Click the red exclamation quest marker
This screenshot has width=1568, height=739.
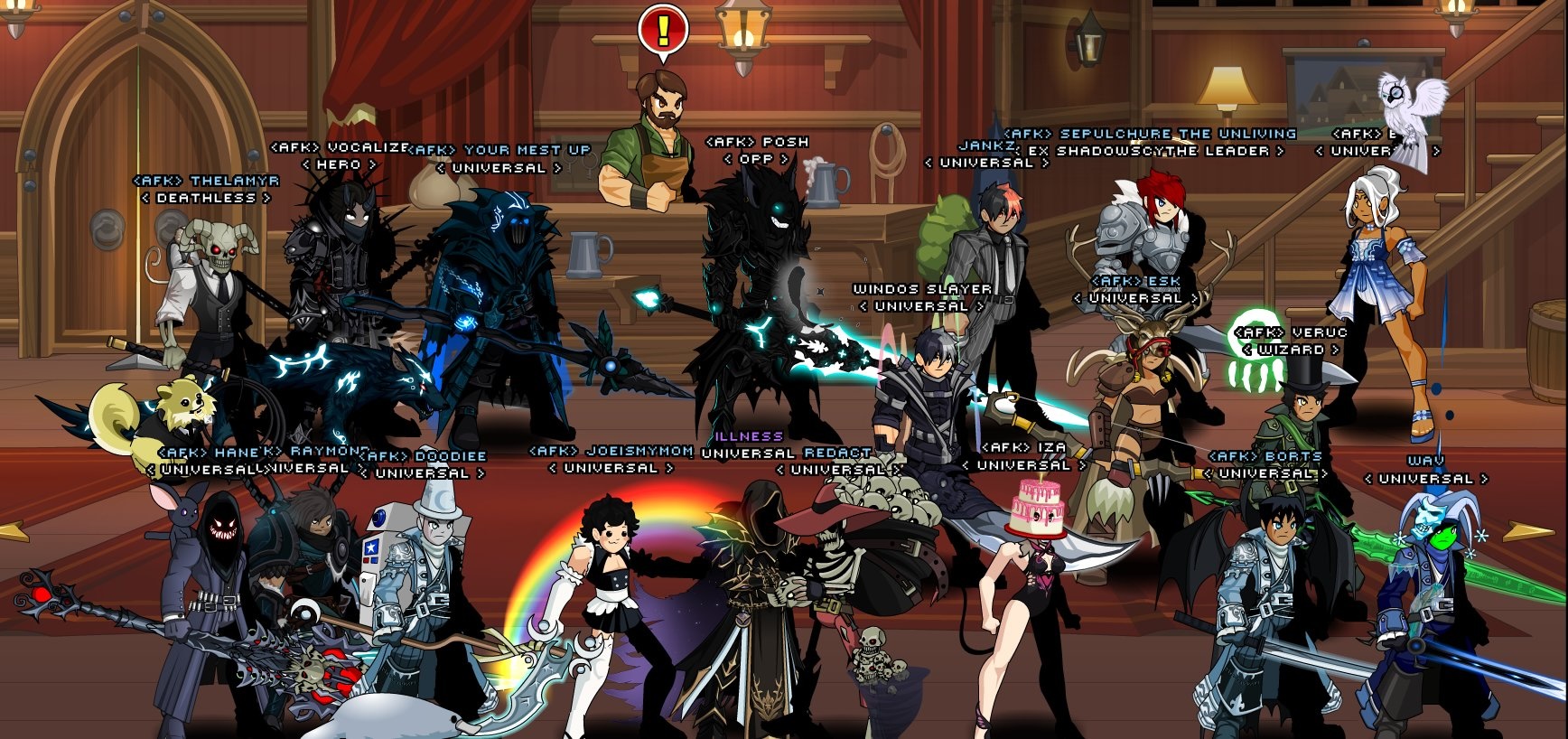tap(663, 31)
